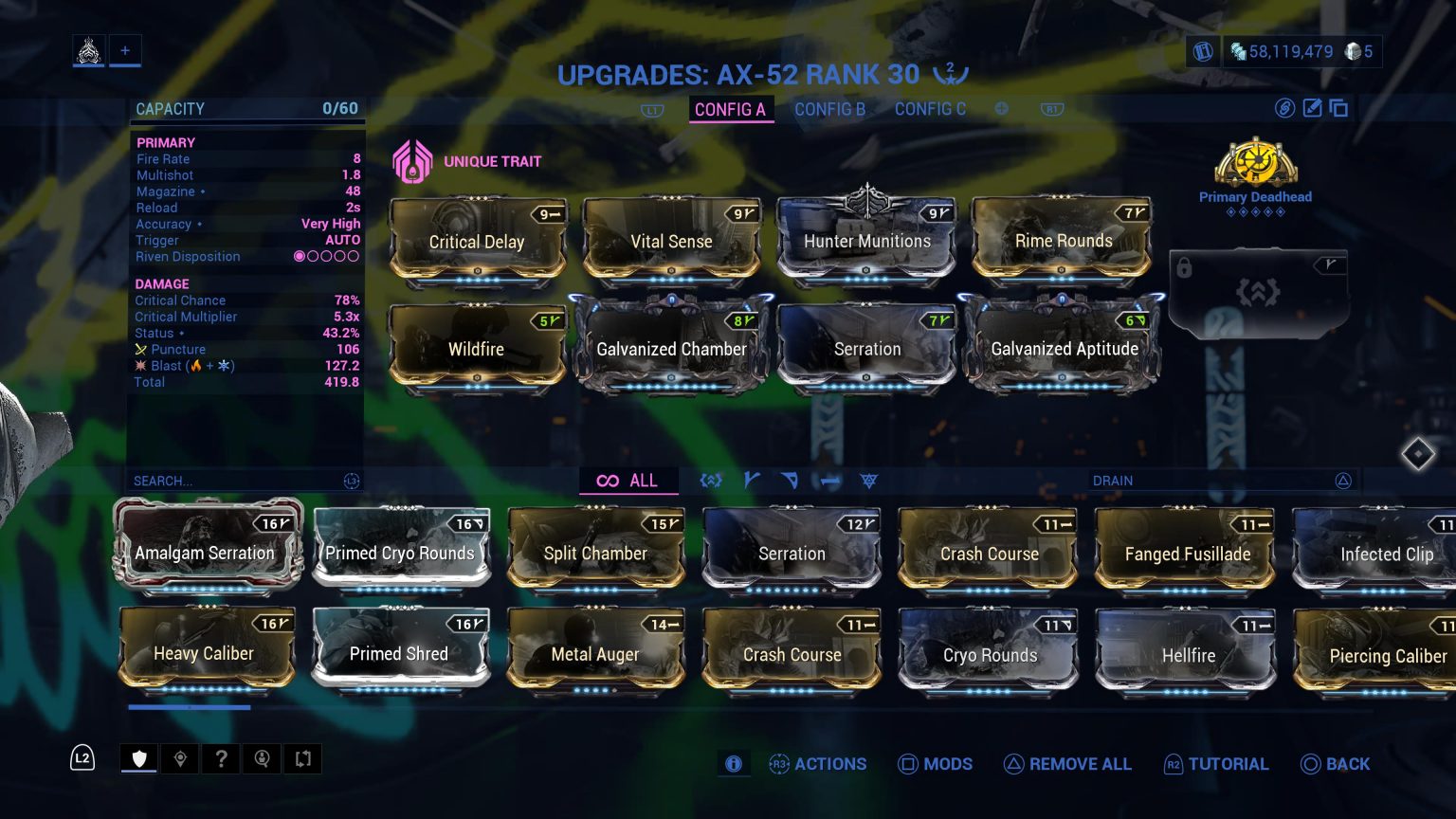Click the mod link chain icon
The image size is (1456, 819).
1284,109
